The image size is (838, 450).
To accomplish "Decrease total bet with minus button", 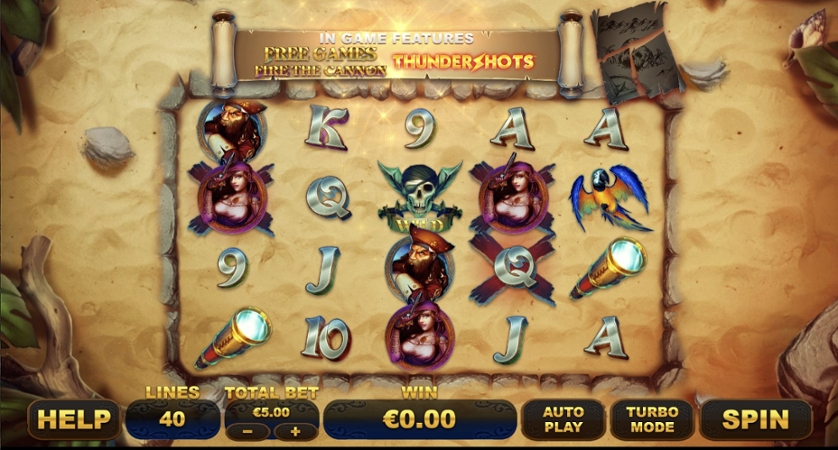I will tap(248, 431).
